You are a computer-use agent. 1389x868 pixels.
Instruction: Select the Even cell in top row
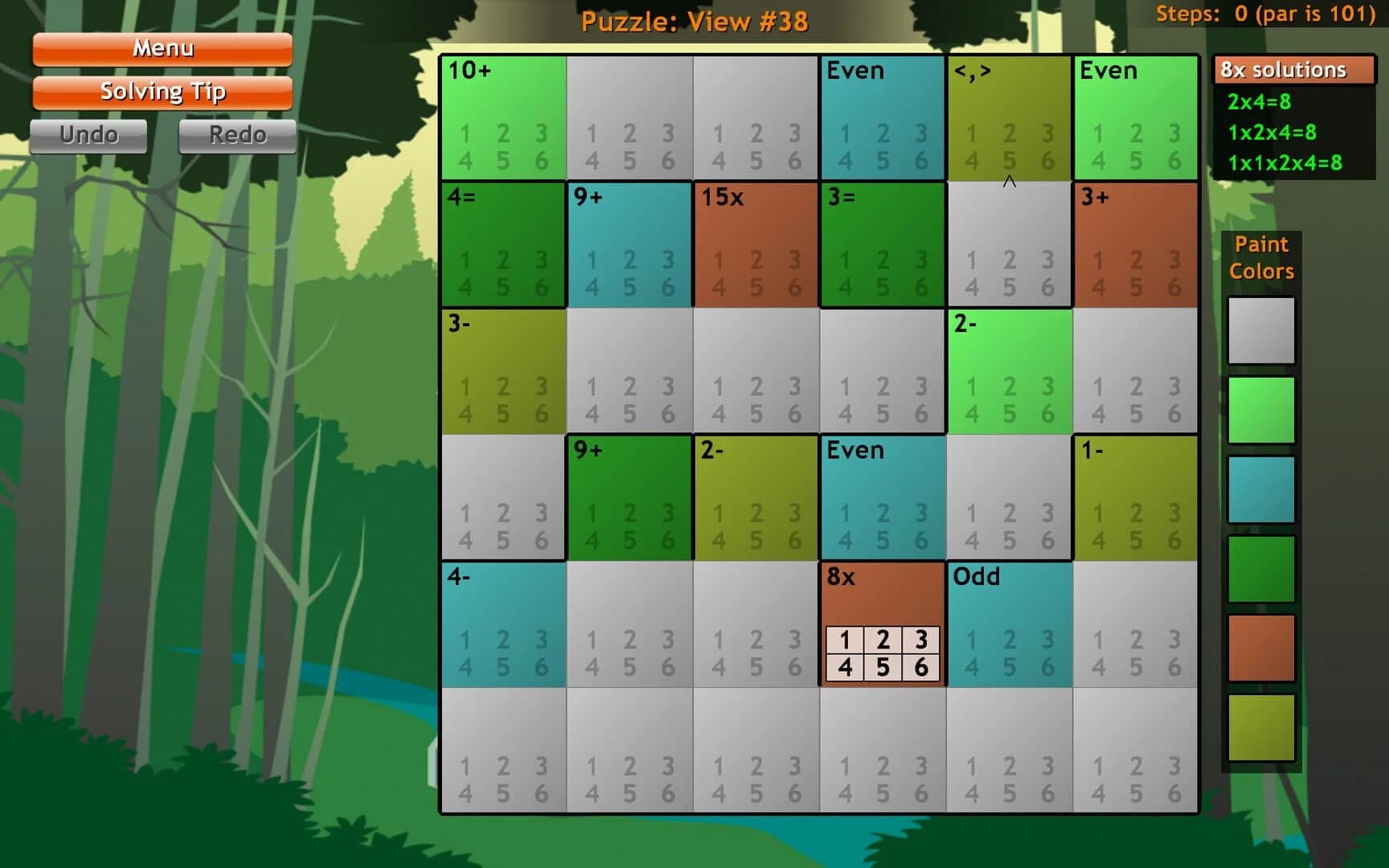click(882, 117)
